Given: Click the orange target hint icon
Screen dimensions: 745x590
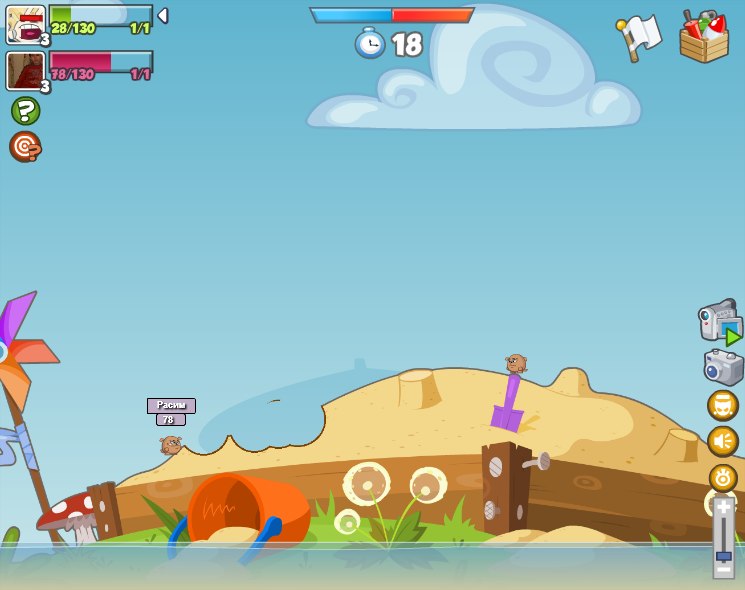Looking at the screenshot, I should tap(25, 147).
